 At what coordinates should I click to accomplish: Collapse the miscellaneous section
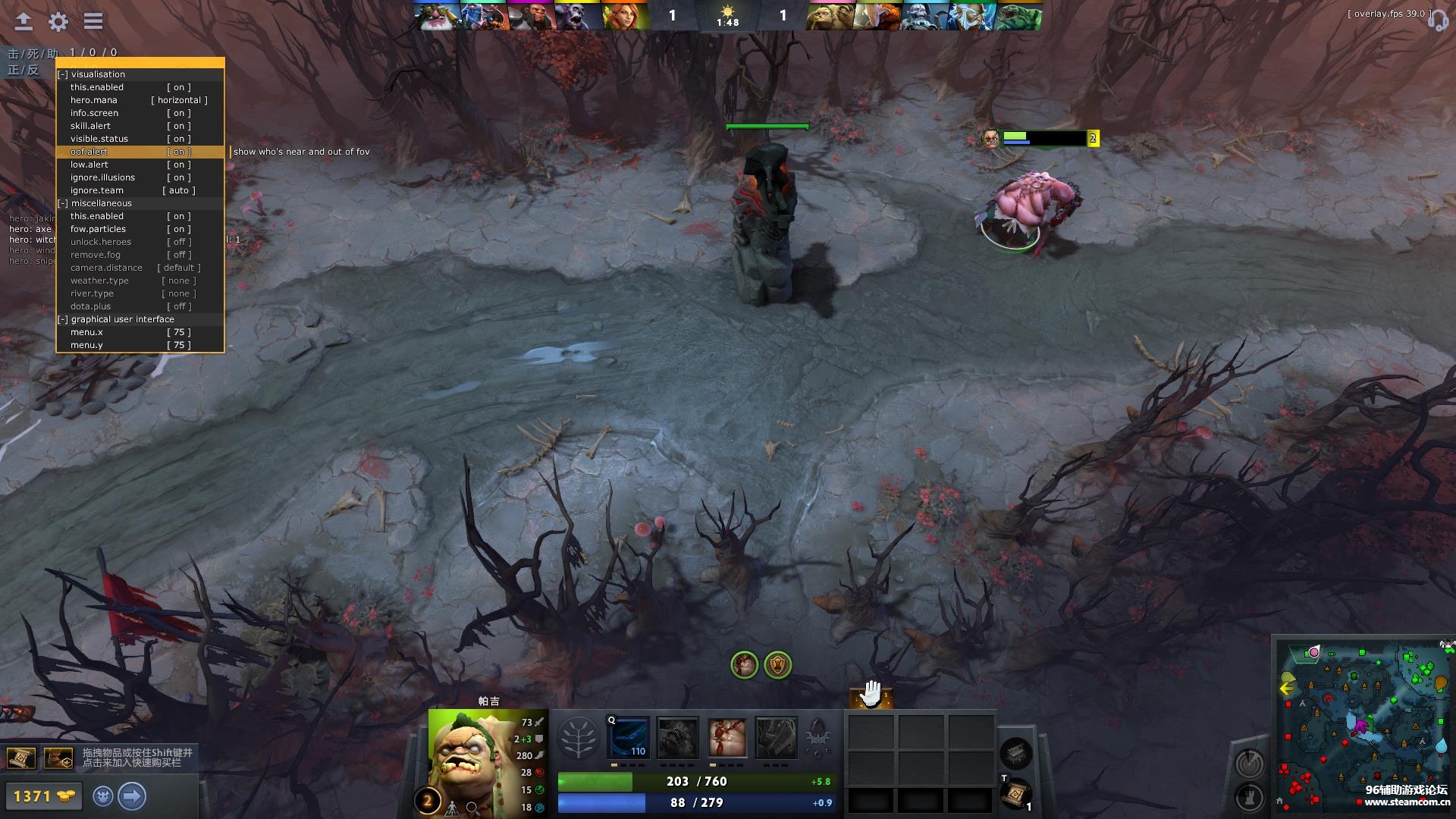(x=63, y=203)
